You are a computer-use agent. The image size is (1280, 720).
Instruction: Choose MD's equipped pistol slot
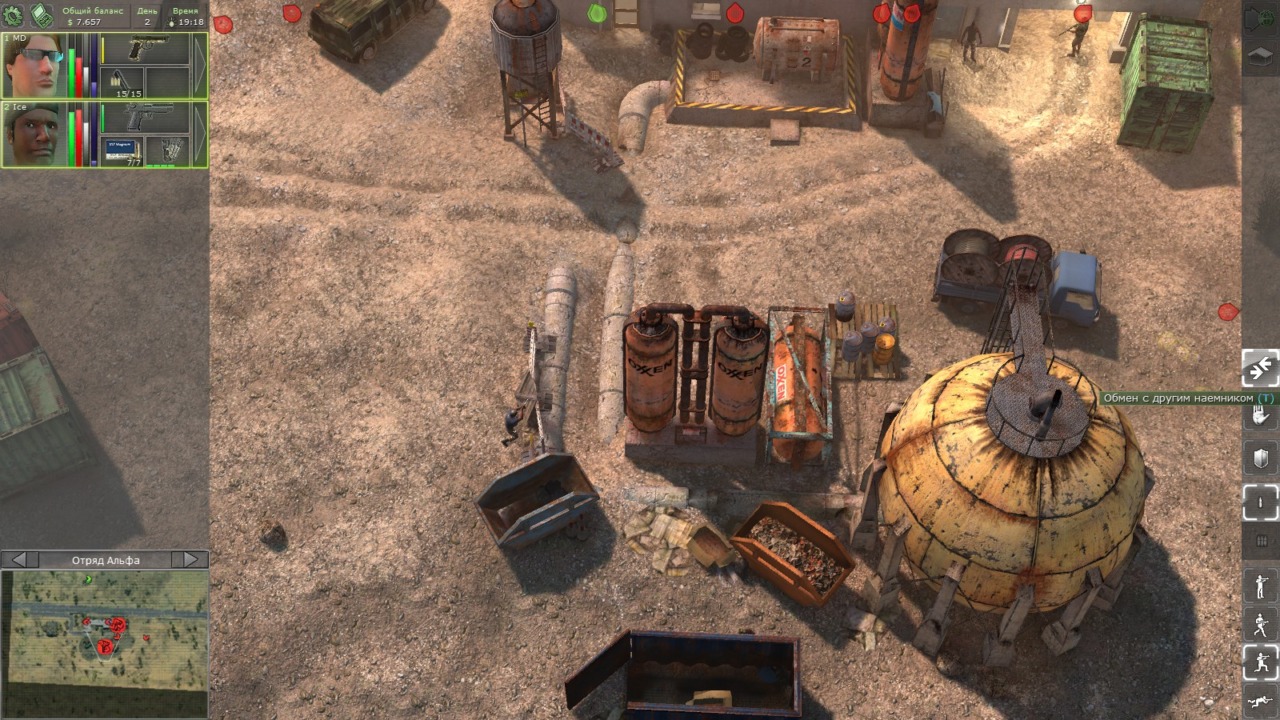146,49
